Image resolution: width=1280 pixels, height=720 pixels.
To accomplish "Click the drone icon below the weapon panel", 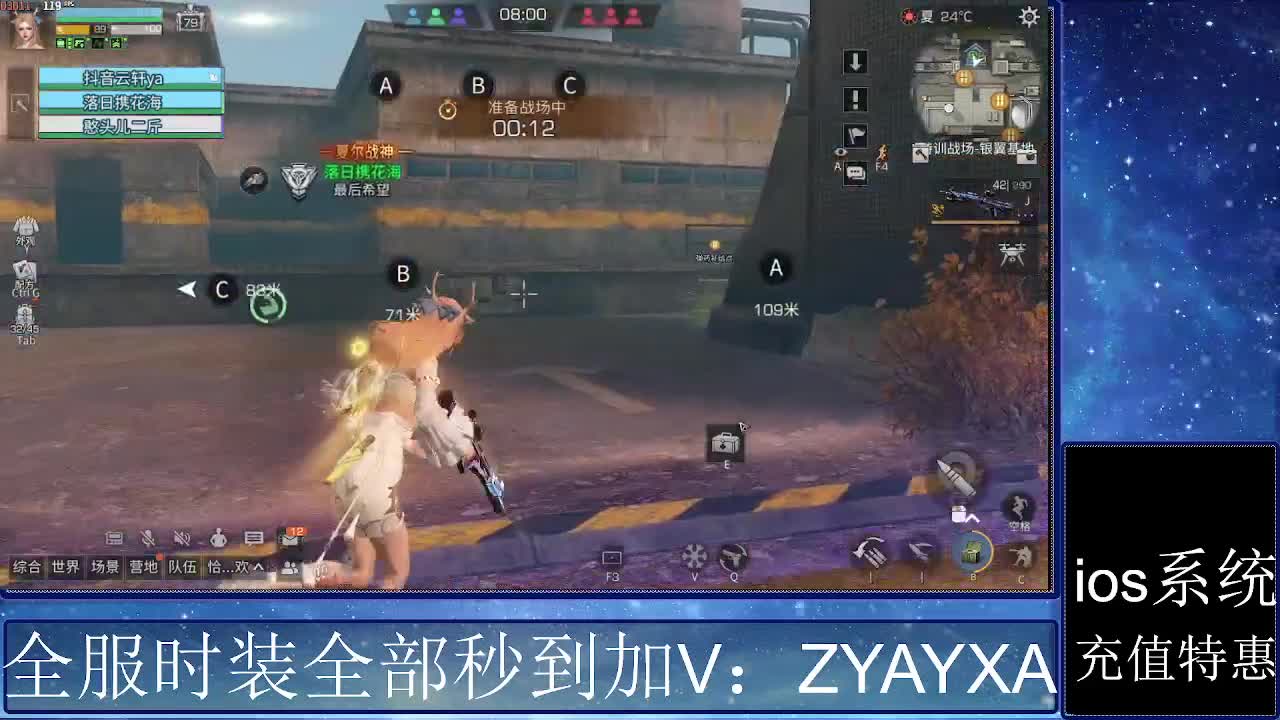I will [1014, 254].
